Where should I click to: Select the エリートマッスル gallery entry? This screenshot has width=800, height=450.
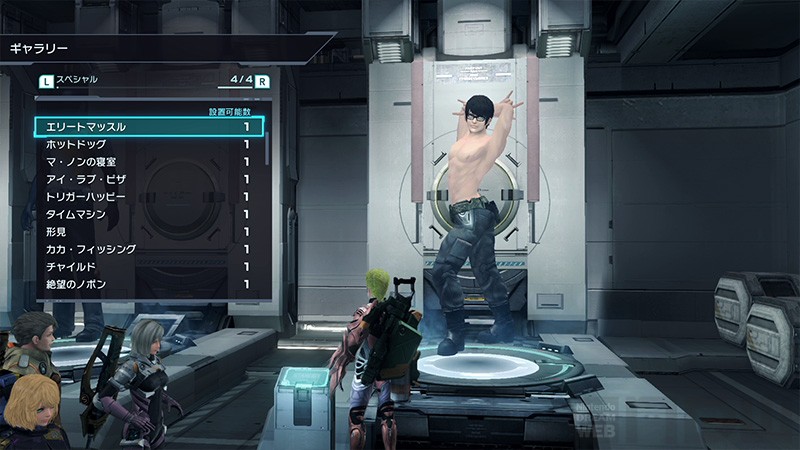coord(150,127)
